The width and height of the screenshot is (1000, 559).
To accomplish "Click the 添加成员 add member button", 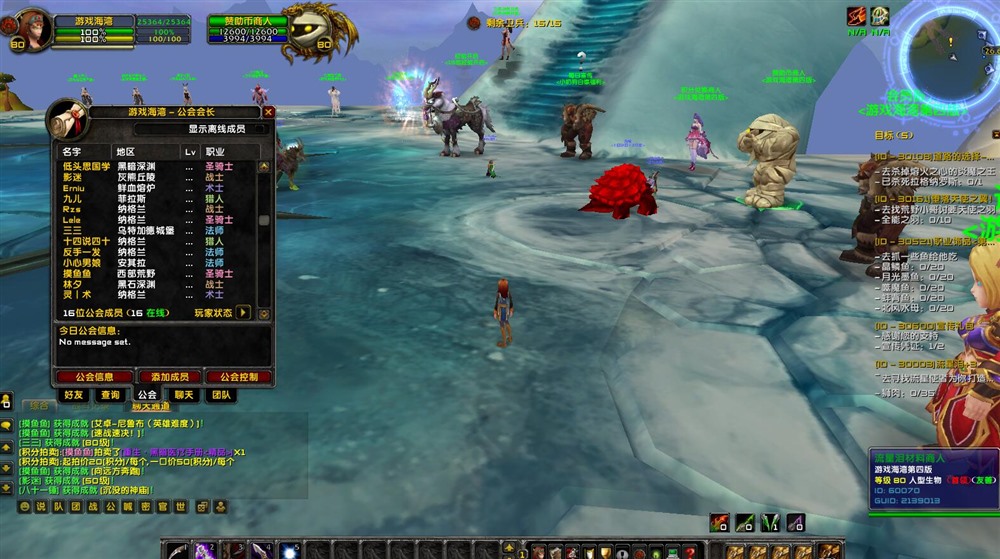I will tap(169, 377).
